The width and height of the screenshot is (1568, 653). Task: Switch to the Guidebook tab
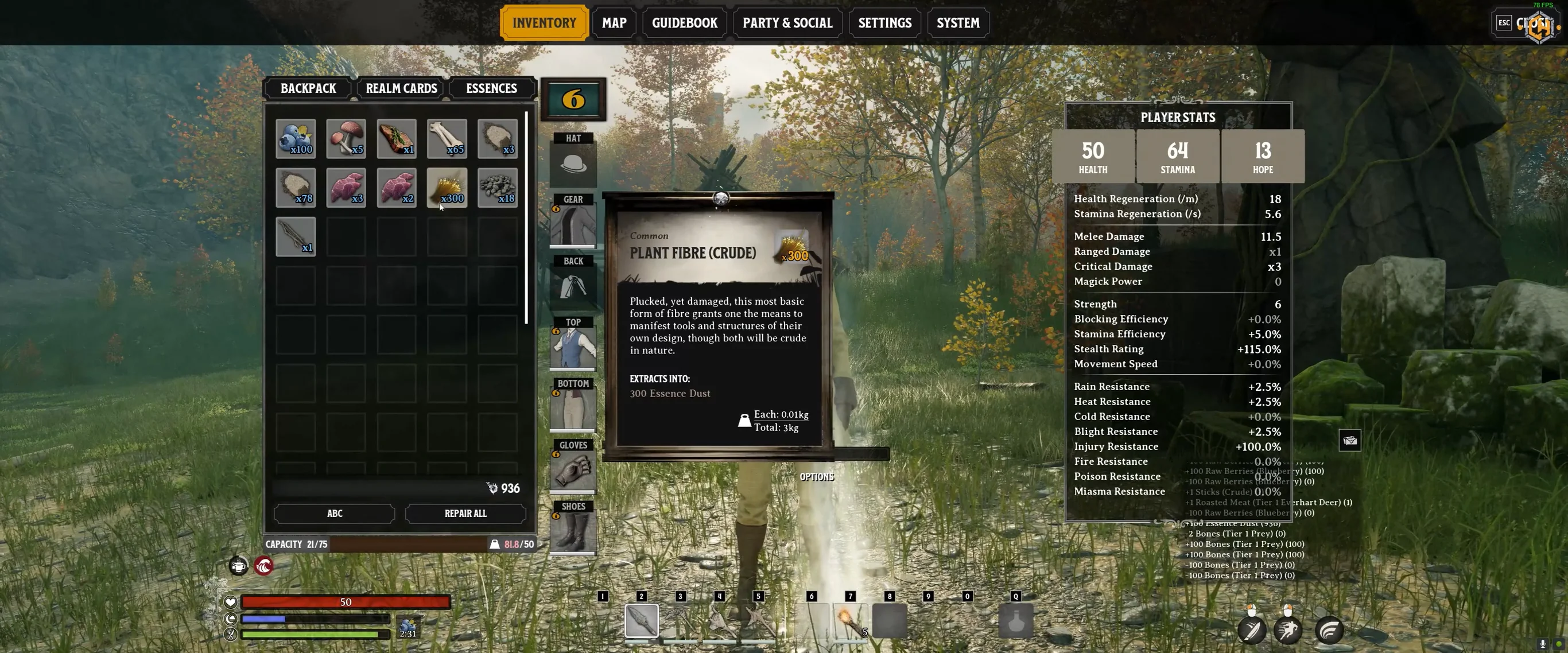(x=684, y=23)
